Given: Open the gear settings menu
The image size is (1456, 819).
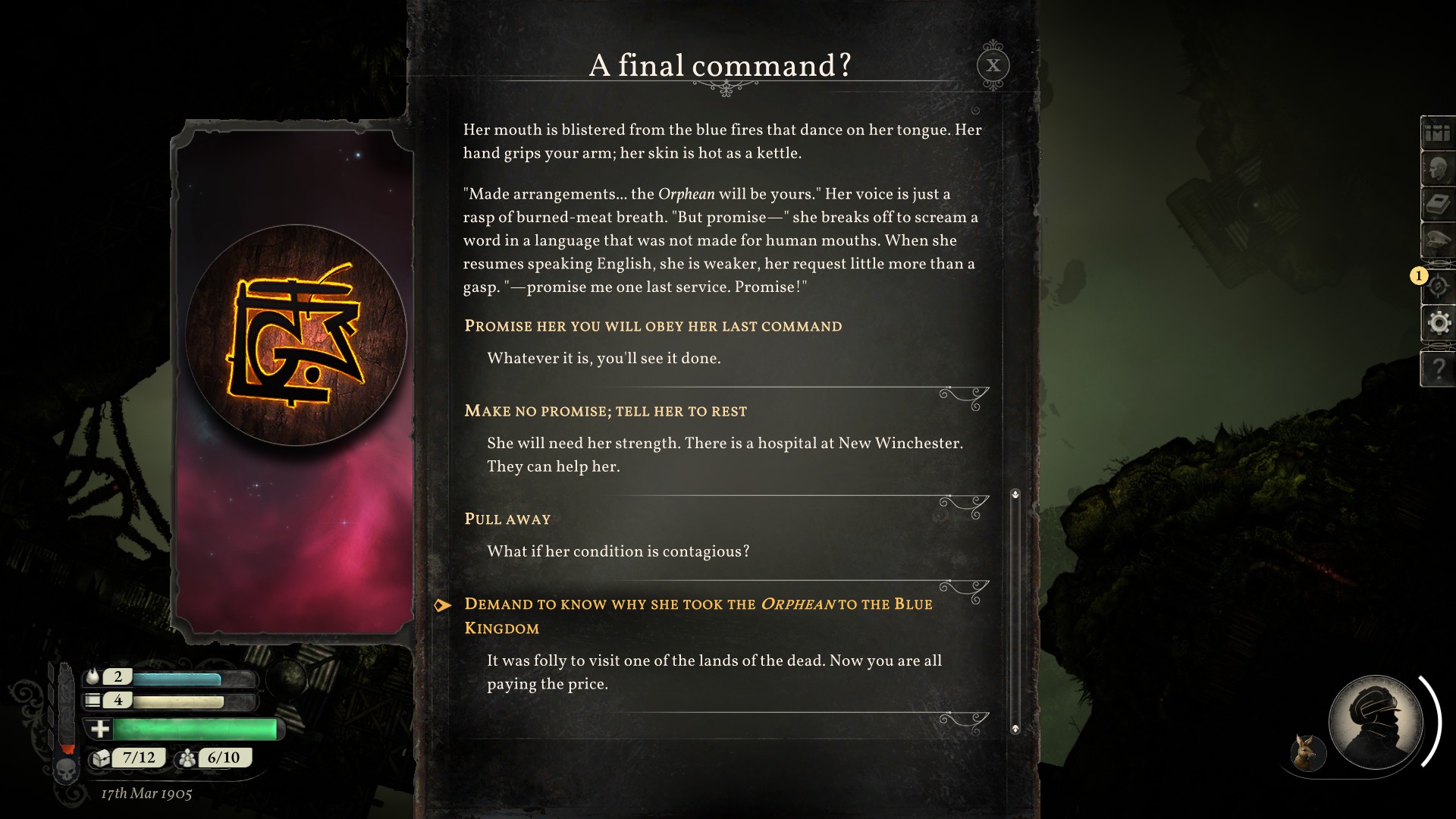Looking at the screenshot, I should [x=1439, y=324].
